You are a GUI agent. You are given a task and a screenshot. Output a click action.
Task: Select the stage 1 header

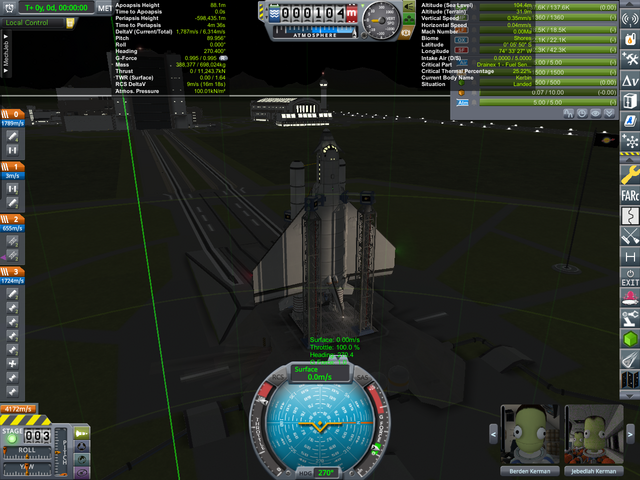point(13,166)
